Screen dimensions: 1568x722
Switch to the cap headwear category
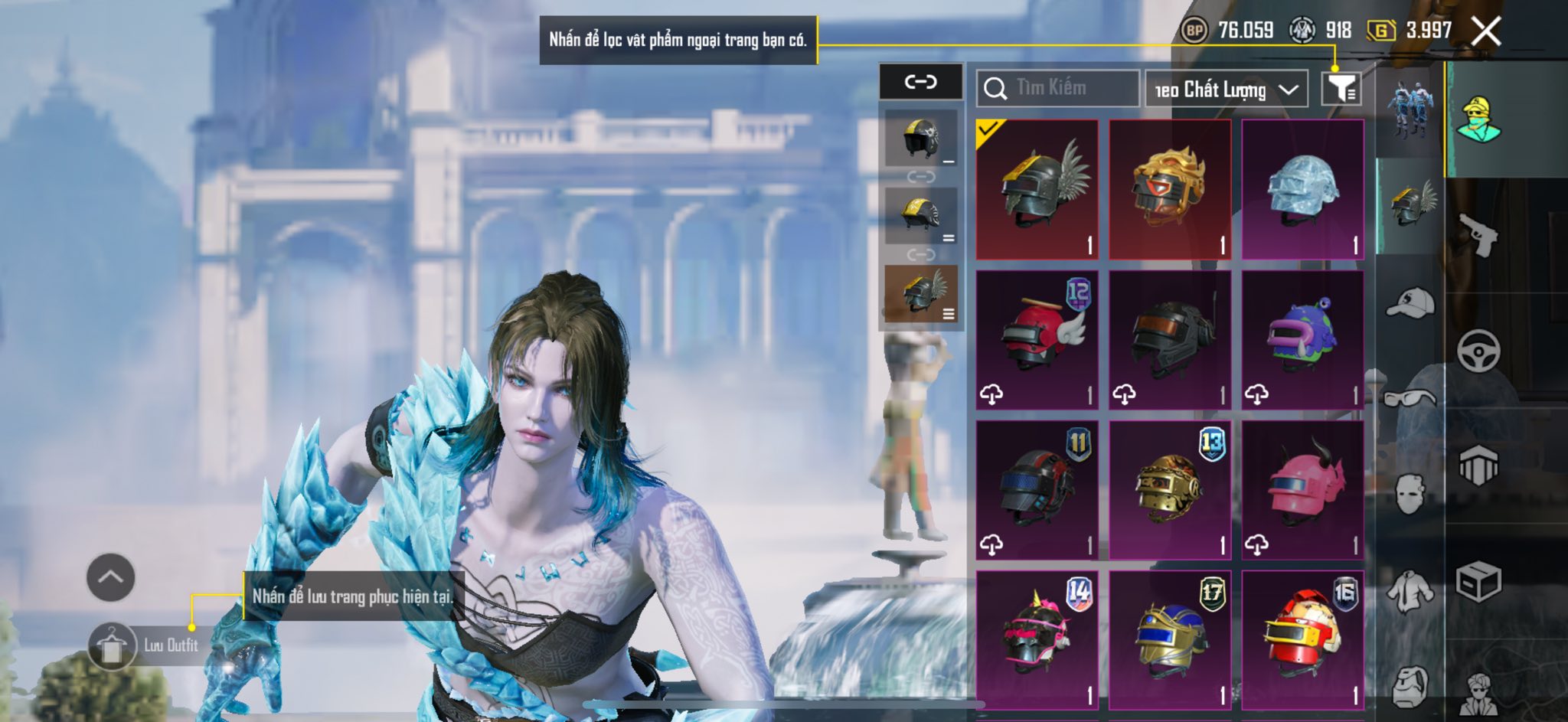pyautogui.click(x=1410, y=302)
